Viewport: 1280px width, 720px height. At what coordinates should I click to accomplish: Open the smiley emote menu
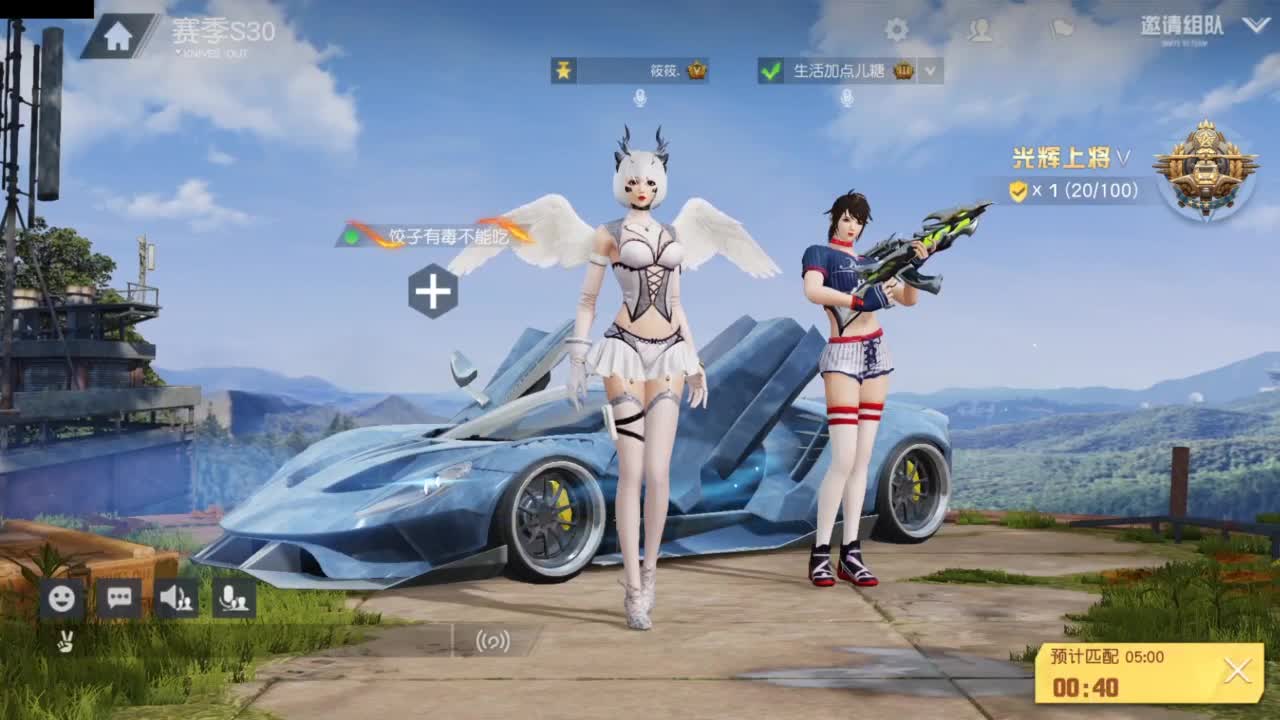(62, 598)
